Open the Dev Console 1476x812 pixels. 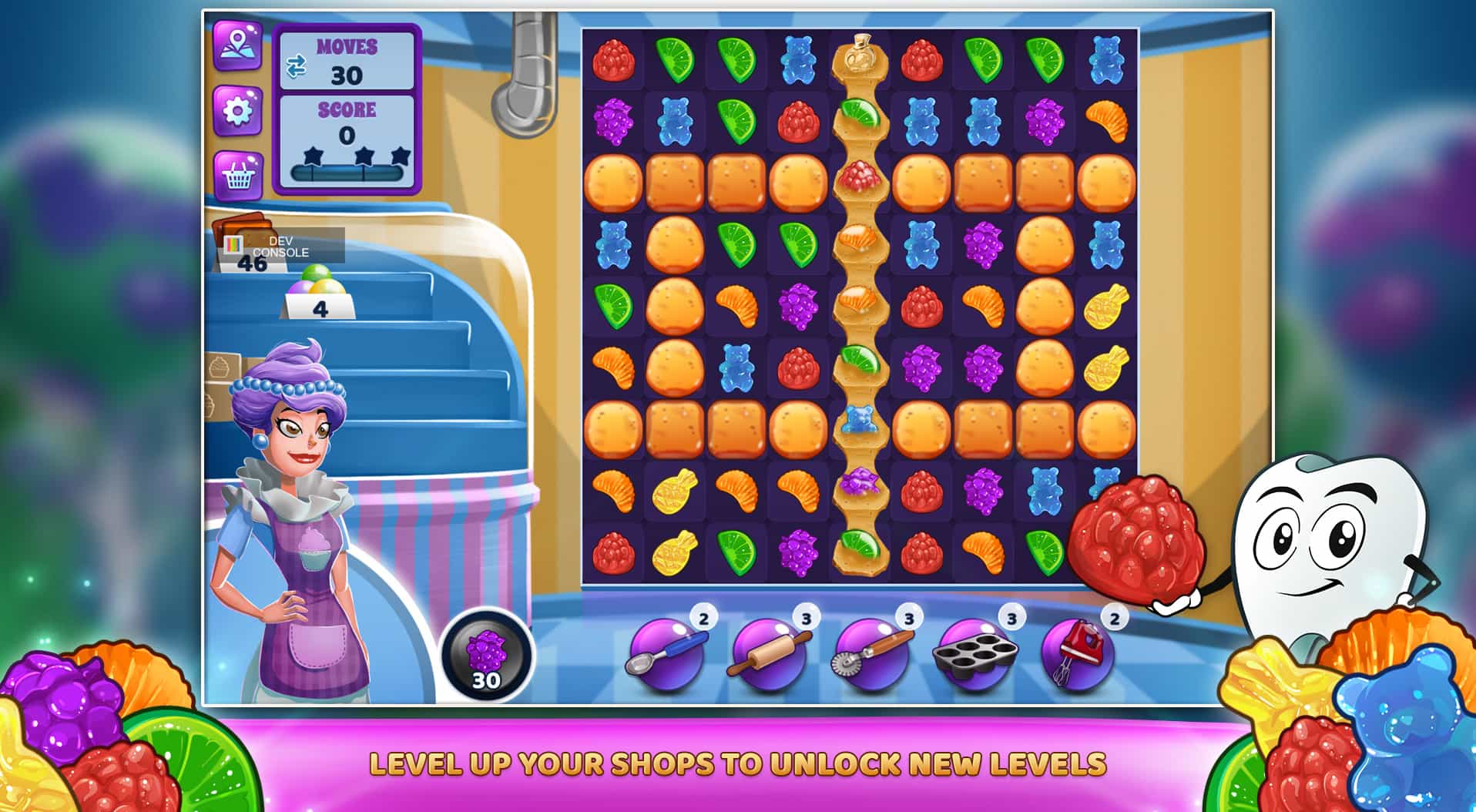click(283, 247)
